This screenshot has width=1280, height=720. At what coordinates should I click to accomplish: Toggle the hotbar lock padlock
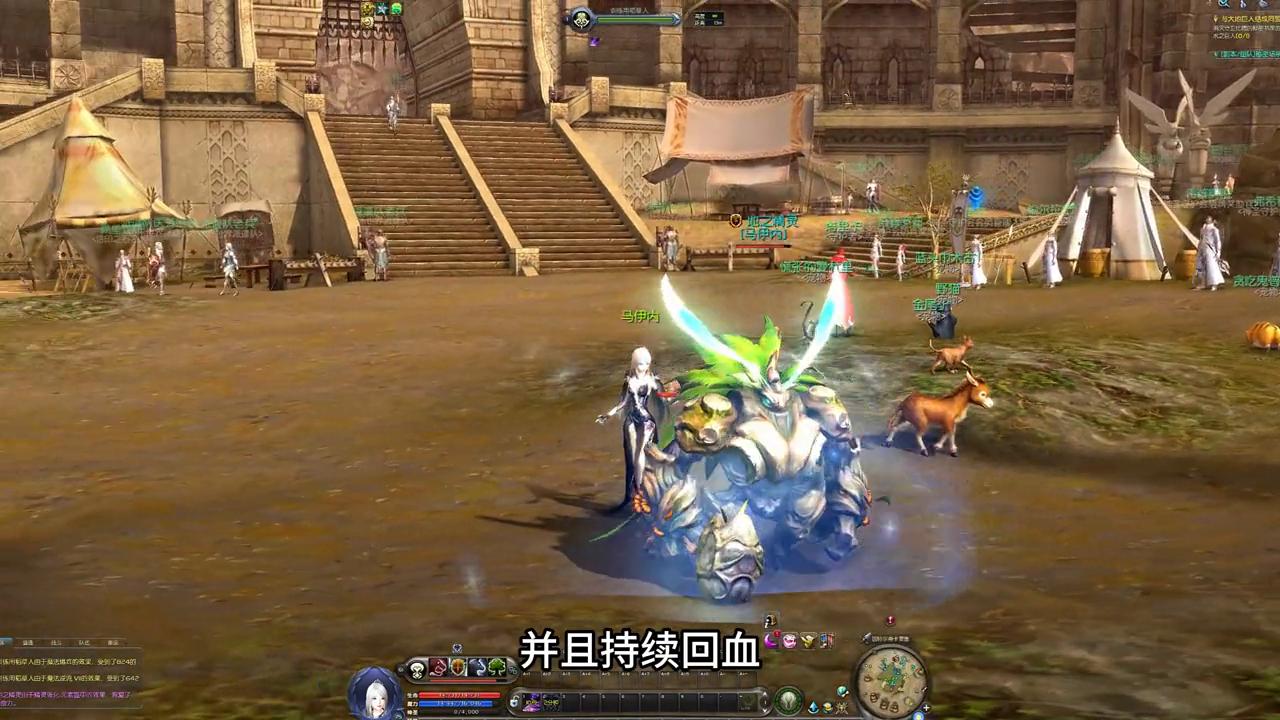[x=514, y=701]
